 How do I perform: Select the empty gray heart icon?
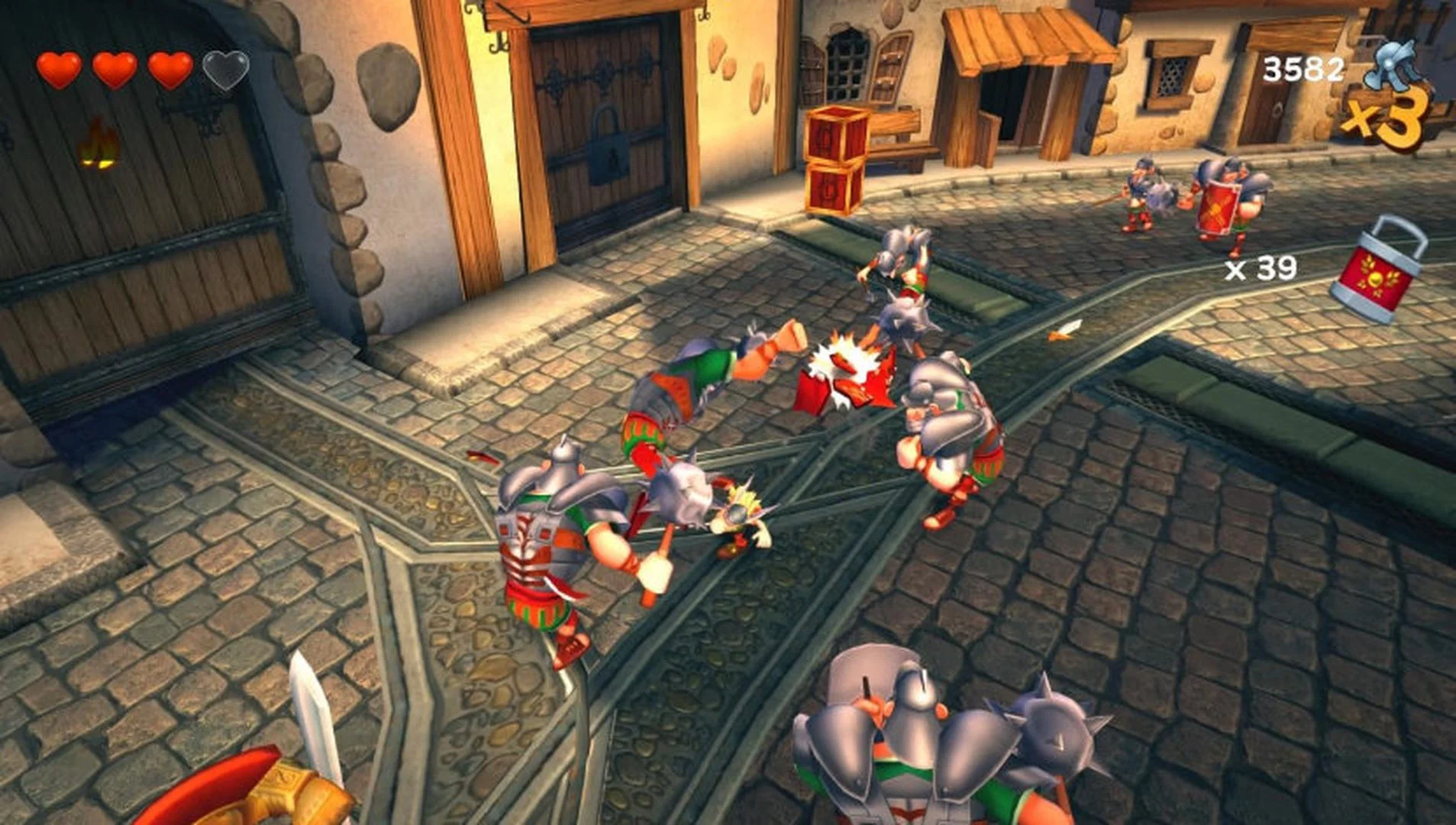pyautogui.click(x=225, y=69)
